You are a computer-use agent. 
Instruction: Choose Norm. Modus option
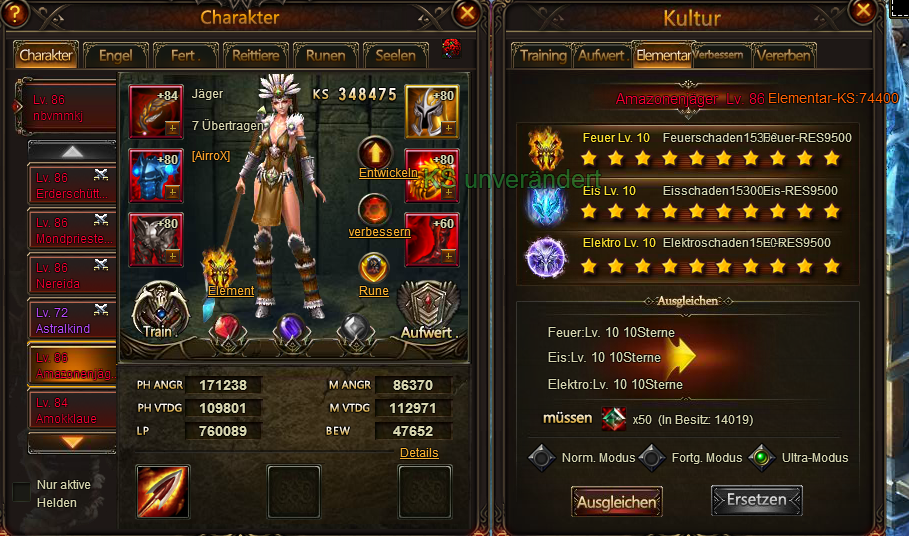[x=542, y=458]
